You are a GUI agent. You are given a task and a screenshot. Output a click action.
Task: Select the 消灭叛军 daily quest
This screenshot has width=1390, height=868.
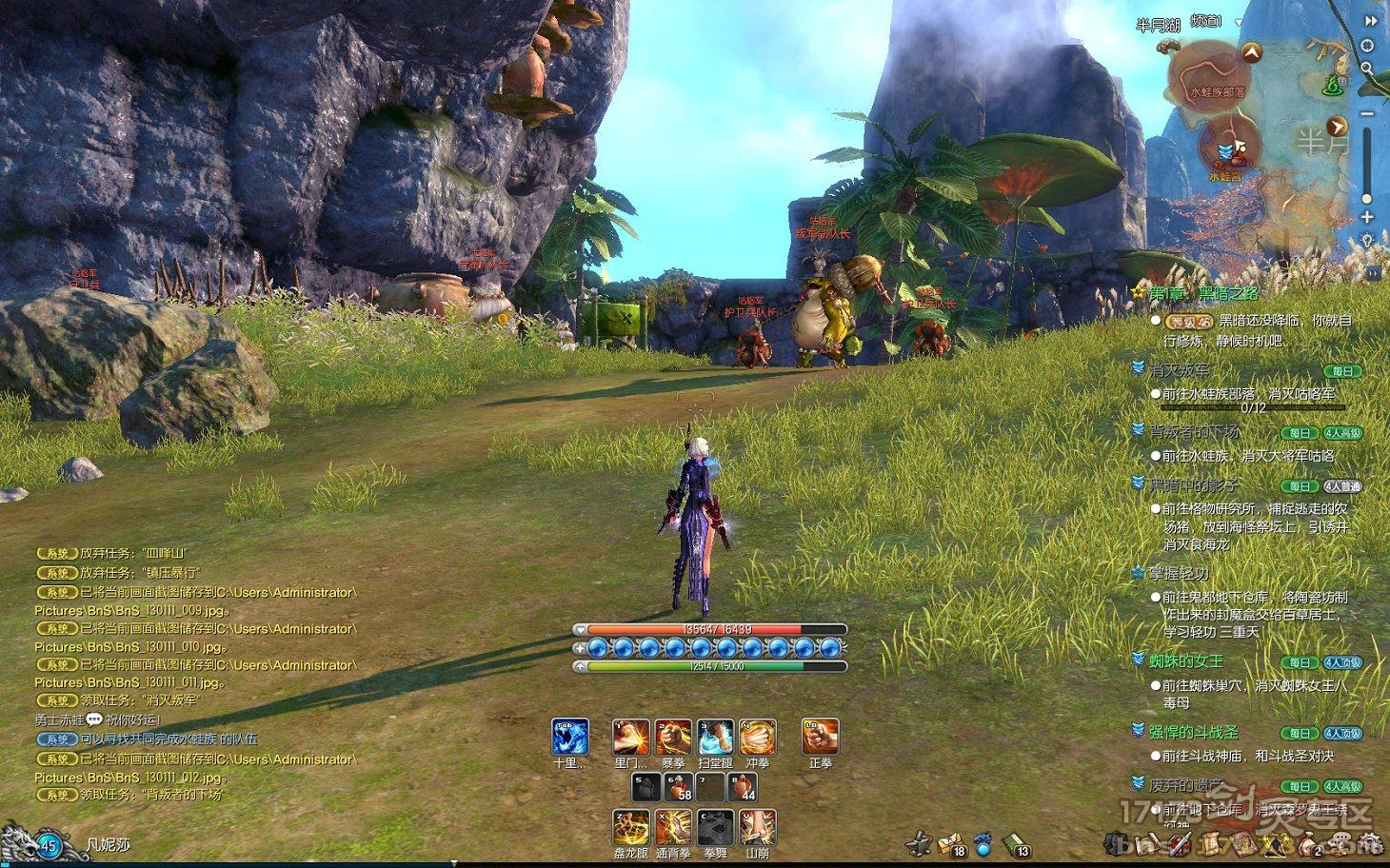coord(1179,370)
